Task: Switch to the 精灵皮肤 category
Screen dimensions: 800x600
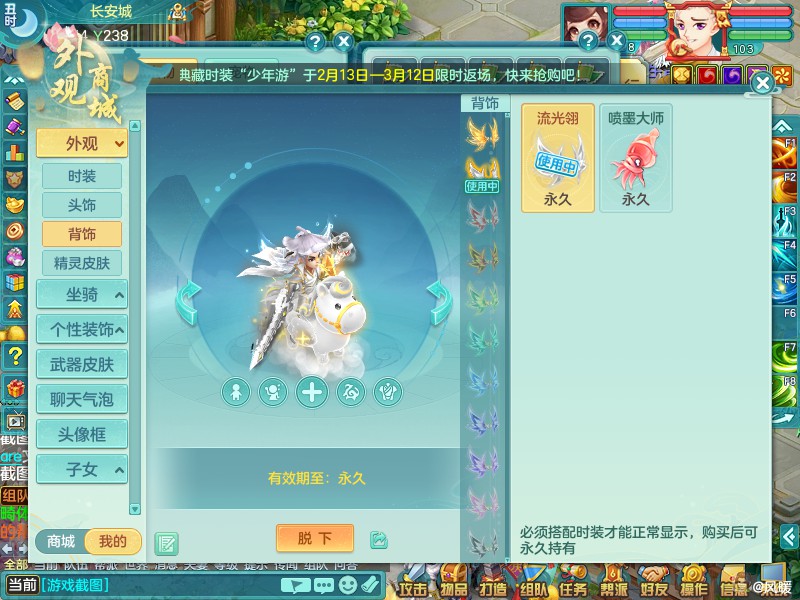Action: 82,263
